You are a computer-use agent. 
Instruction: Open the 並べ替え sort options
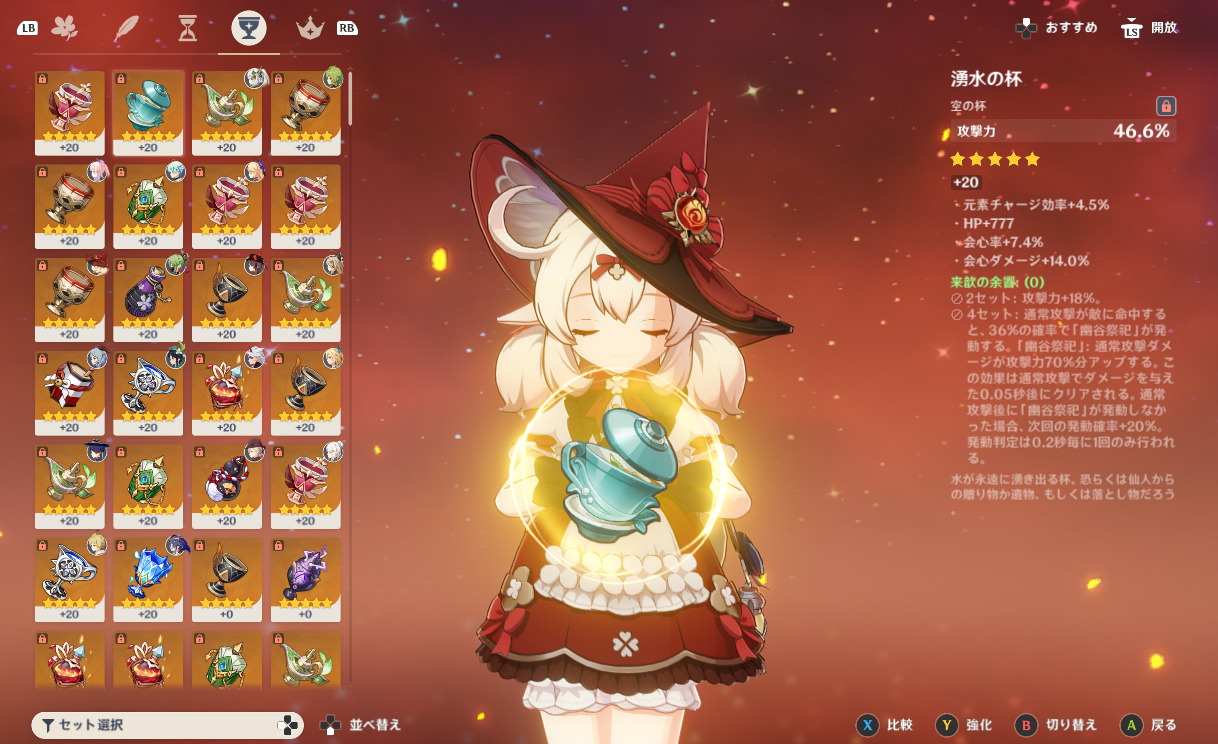tap(360, 725)
